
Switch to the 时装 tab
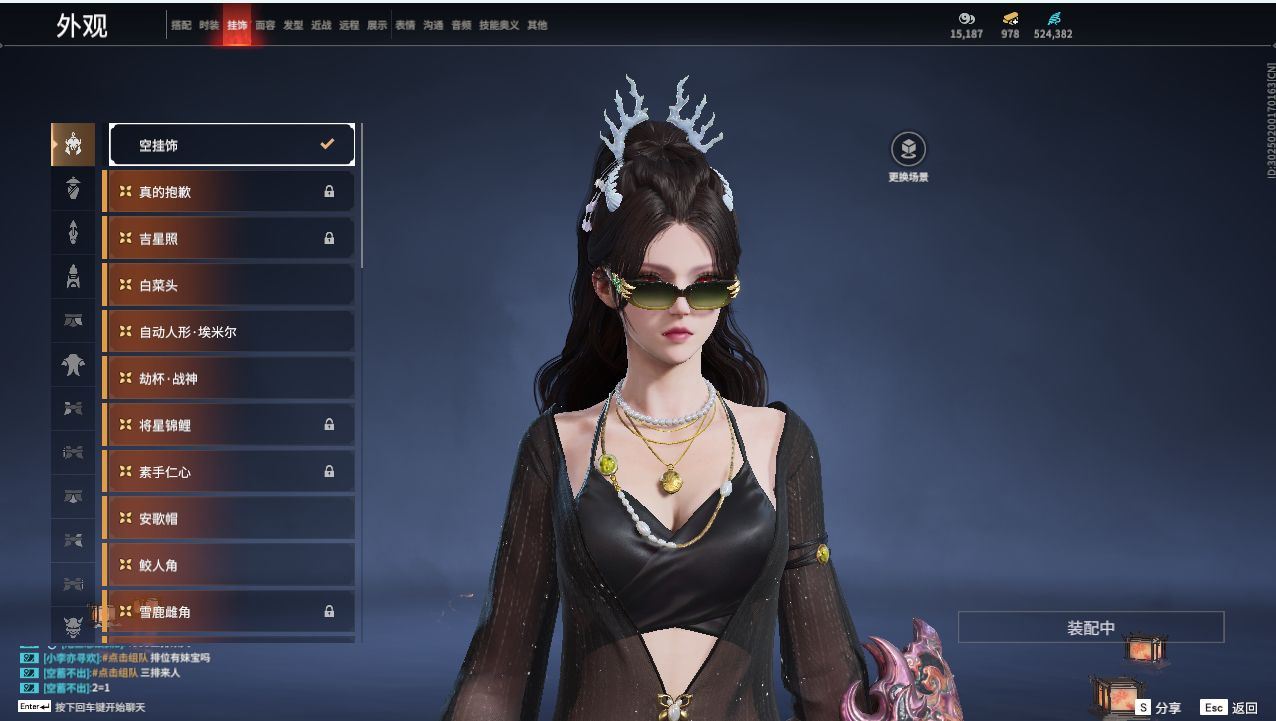tap(209, 25)
